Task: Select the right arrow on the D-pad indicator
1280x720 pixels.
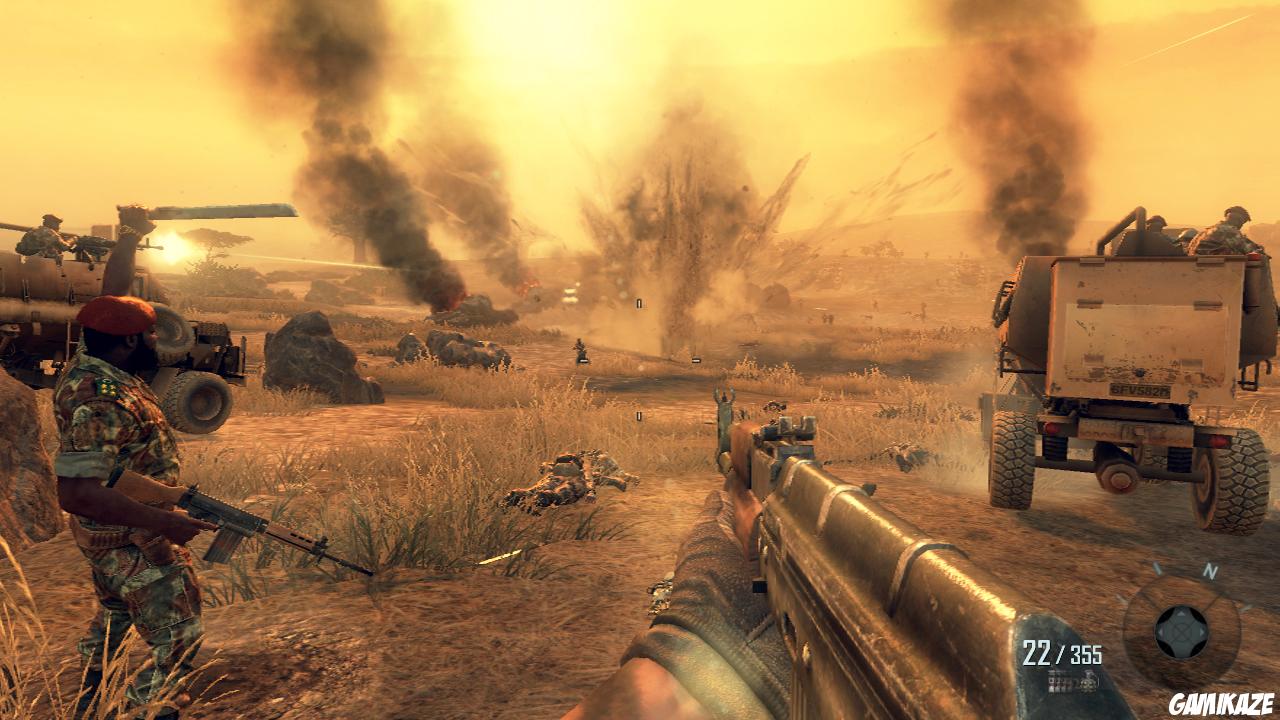Action: tap(1201, 634)
